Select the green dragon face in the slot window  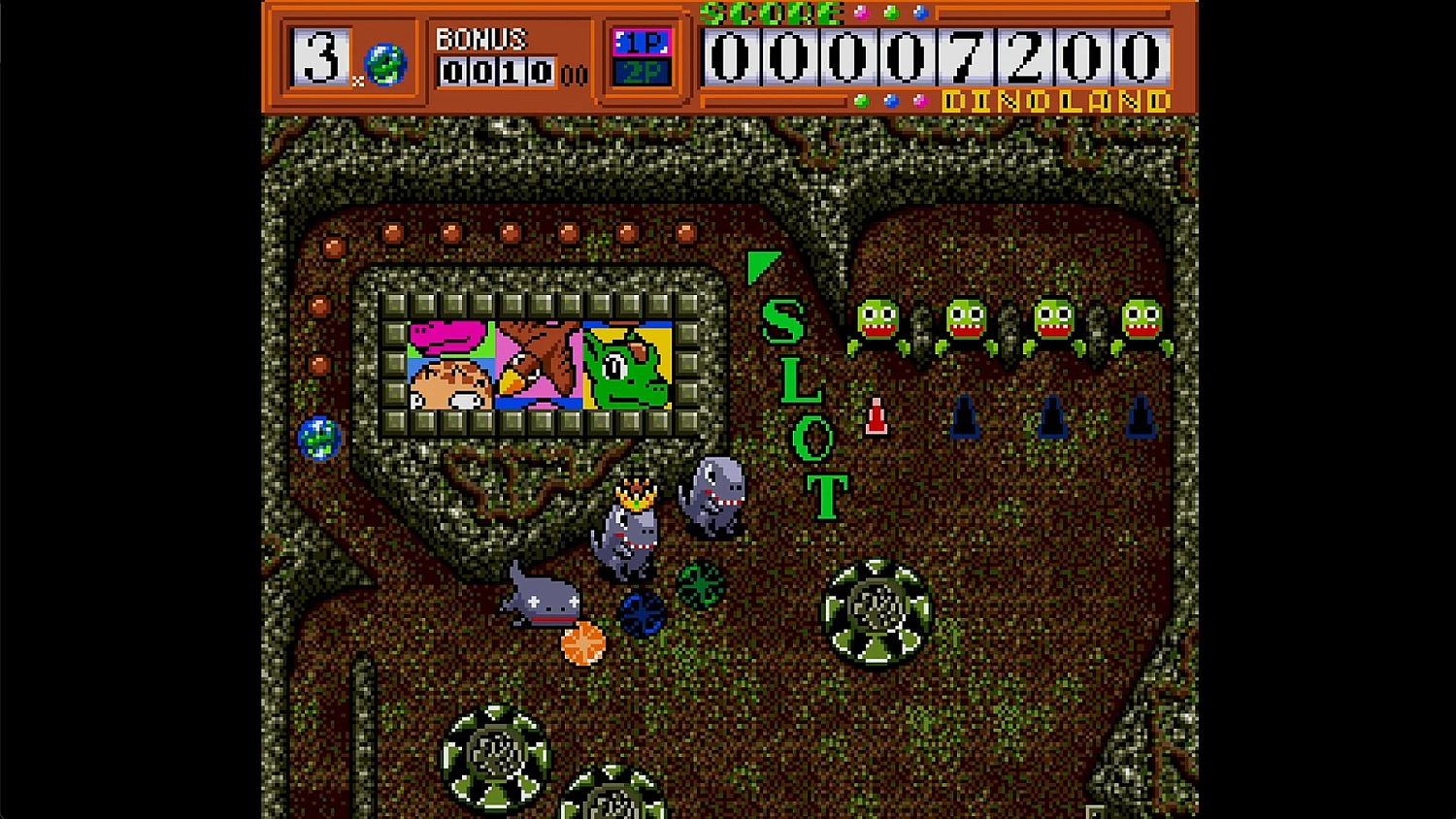click(625, 367)
